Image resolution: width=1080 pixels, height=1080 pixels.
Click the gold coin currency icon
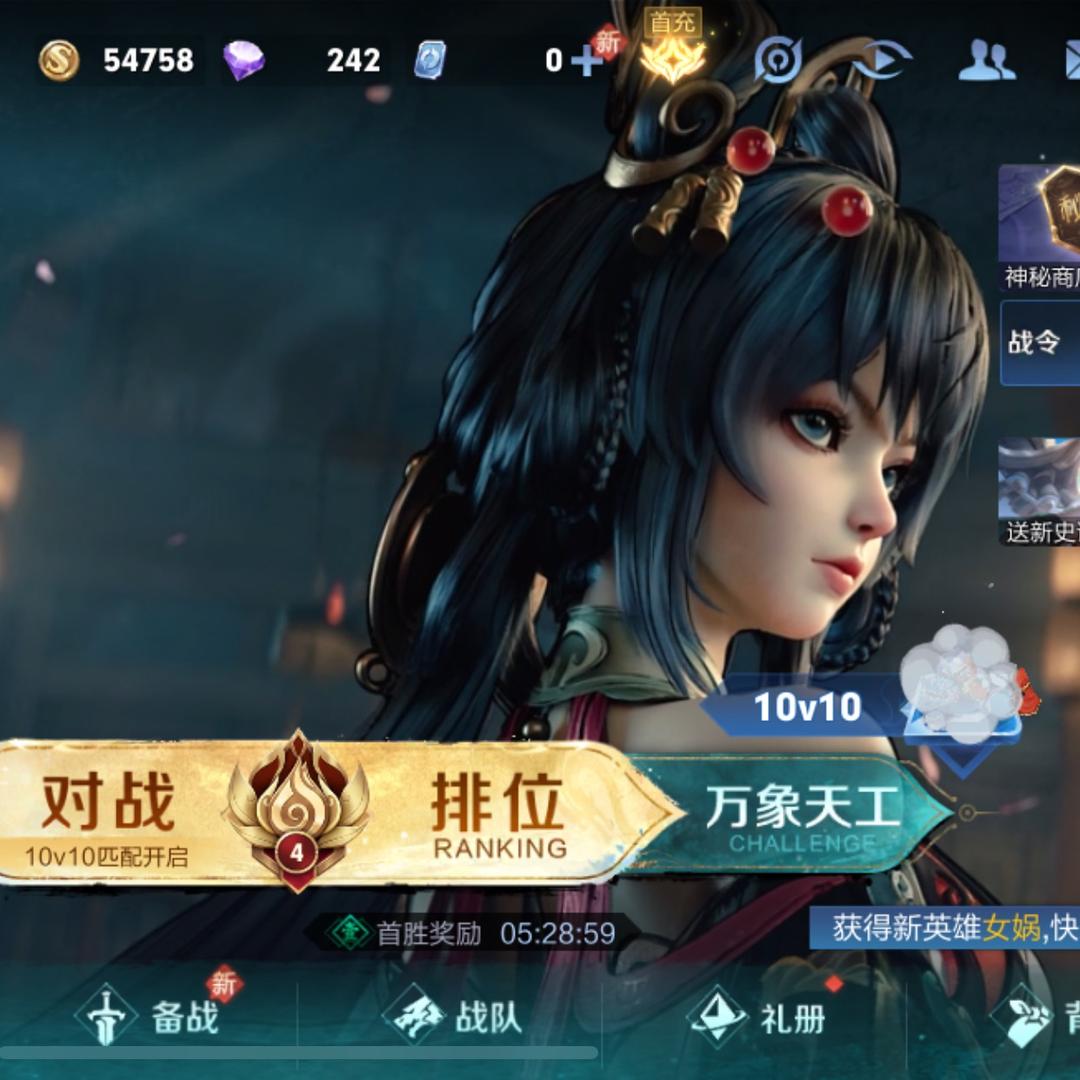pos(59,61)
